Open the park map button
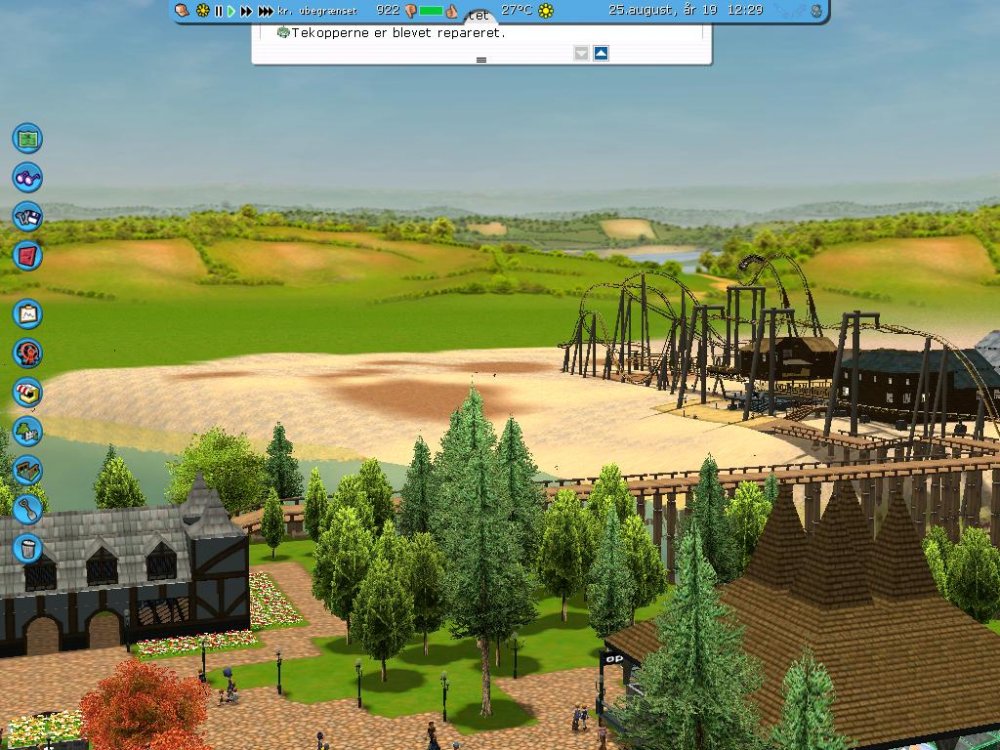 27,137
